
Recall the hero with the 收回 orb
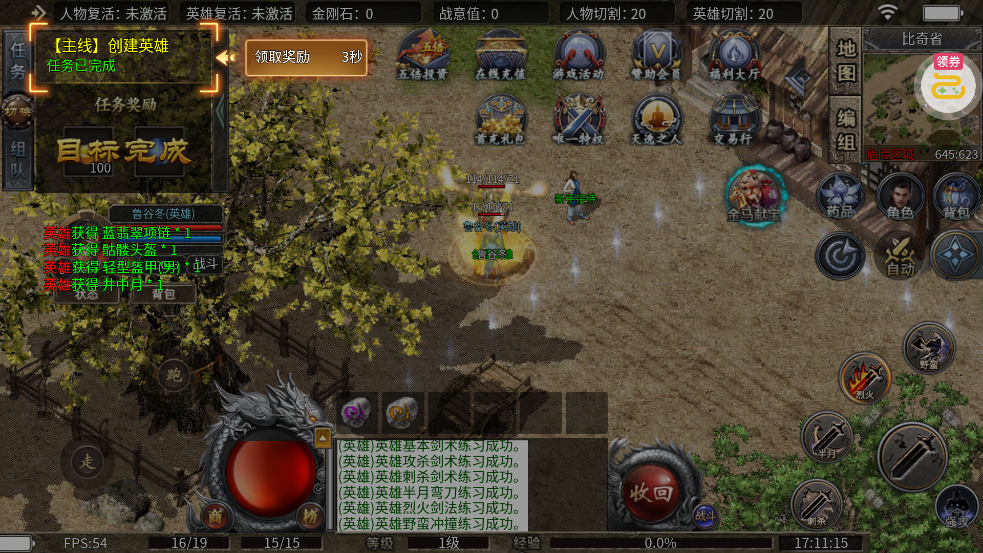[650, 491]
